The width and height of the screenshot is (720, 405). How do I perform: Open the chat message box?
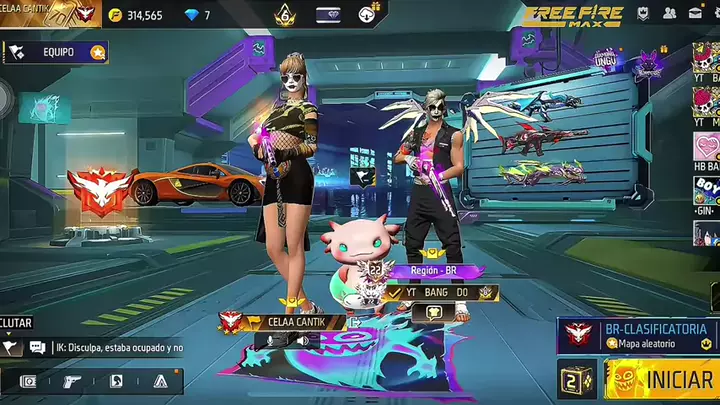105,347
